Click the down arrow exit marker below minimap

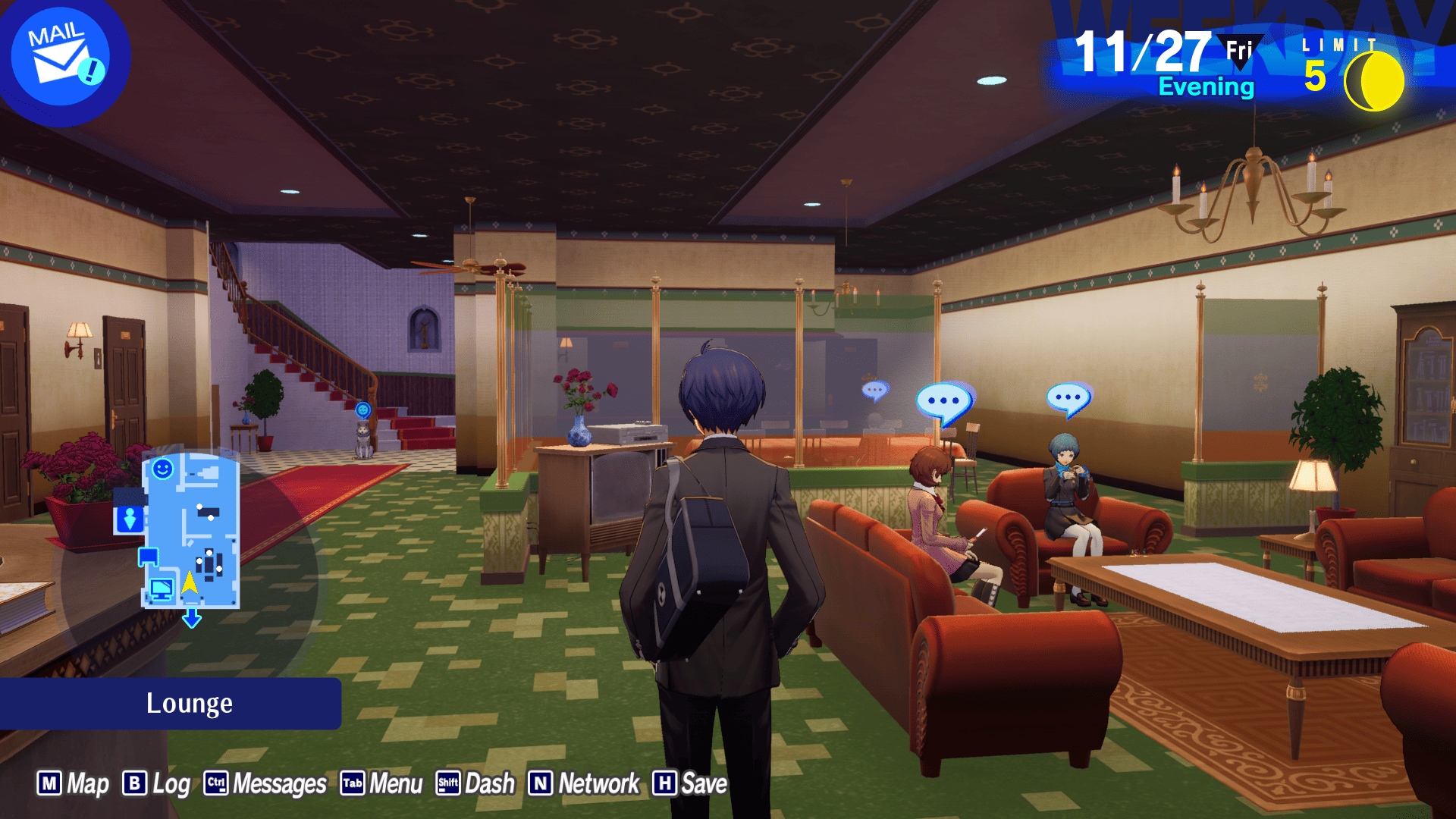click(x=192, y=619)
